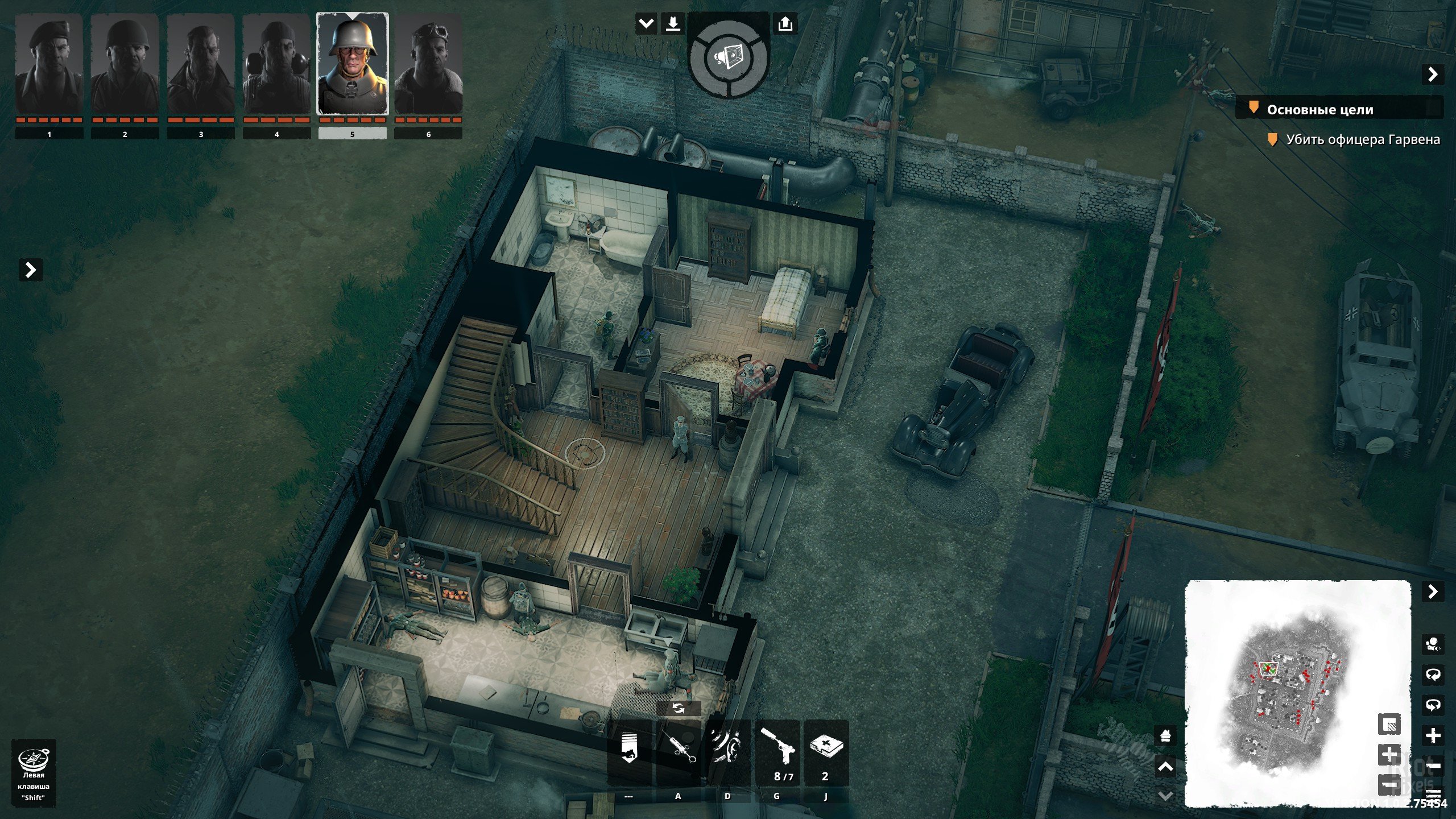
Task: Click on the minimap
Action: (x=1297, y=694)
